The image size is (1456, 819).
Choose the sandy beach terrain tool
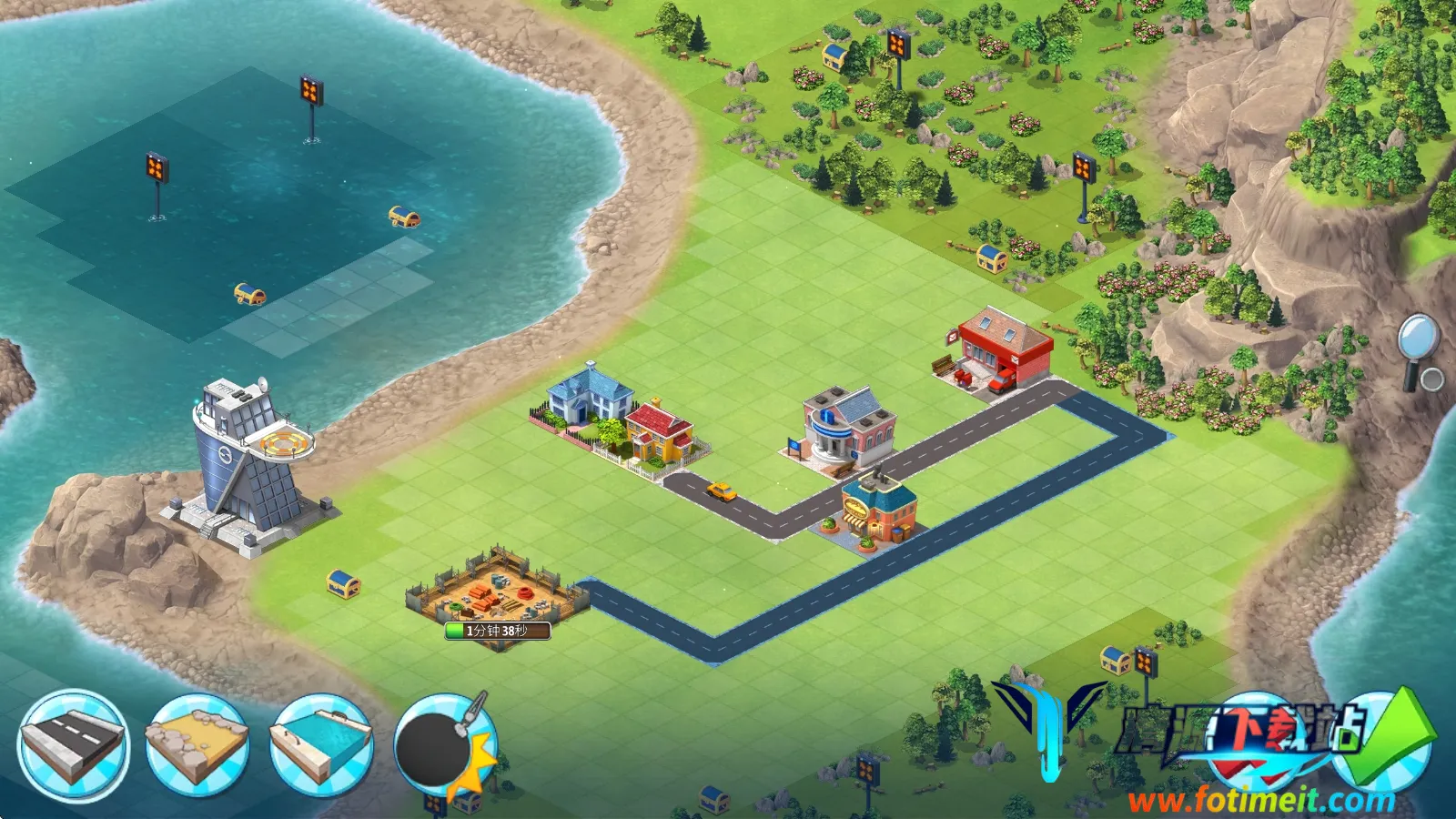tap(197, 745)
